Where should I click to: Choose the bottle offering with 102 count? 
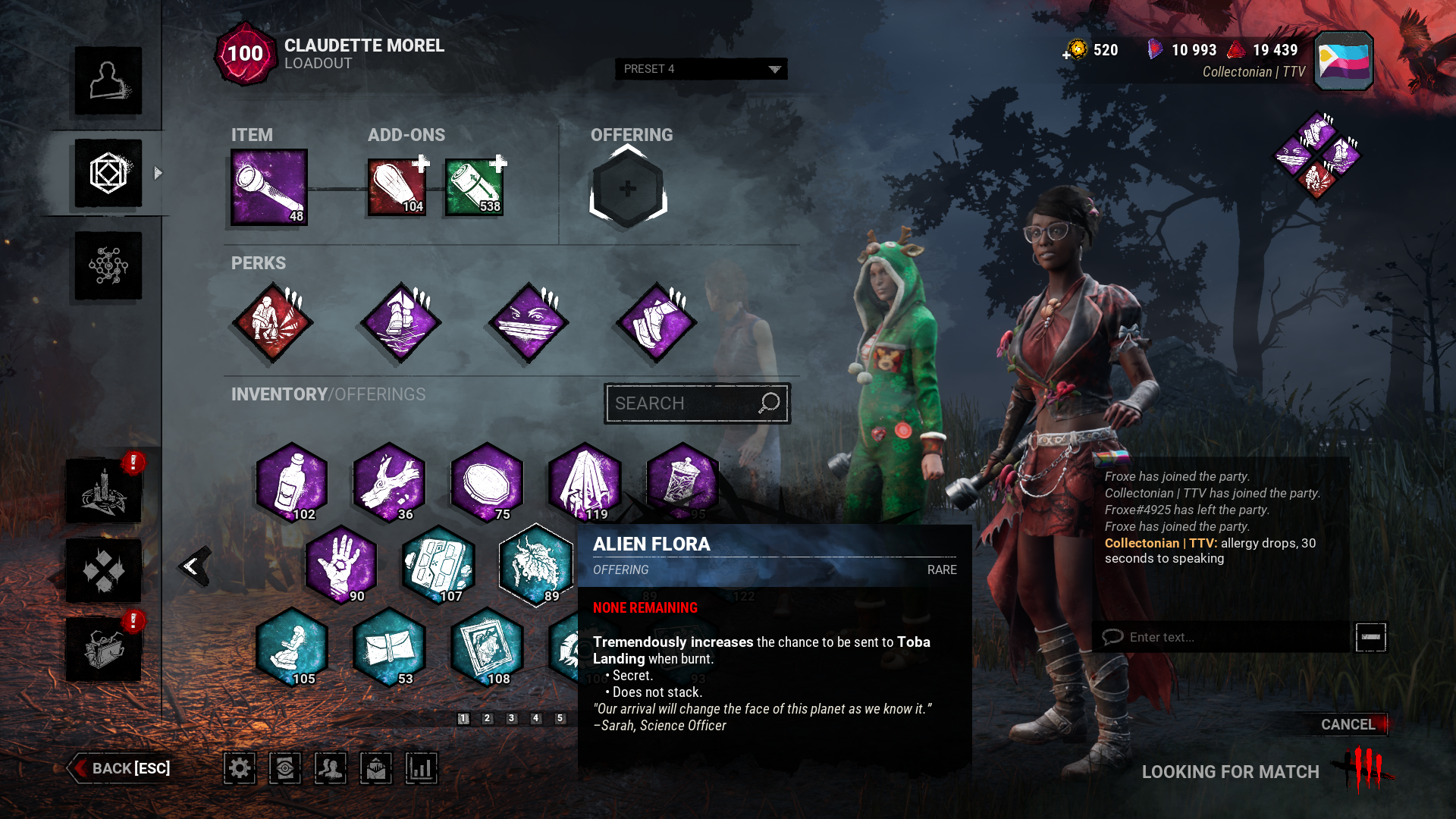click(x=292, y=482)
